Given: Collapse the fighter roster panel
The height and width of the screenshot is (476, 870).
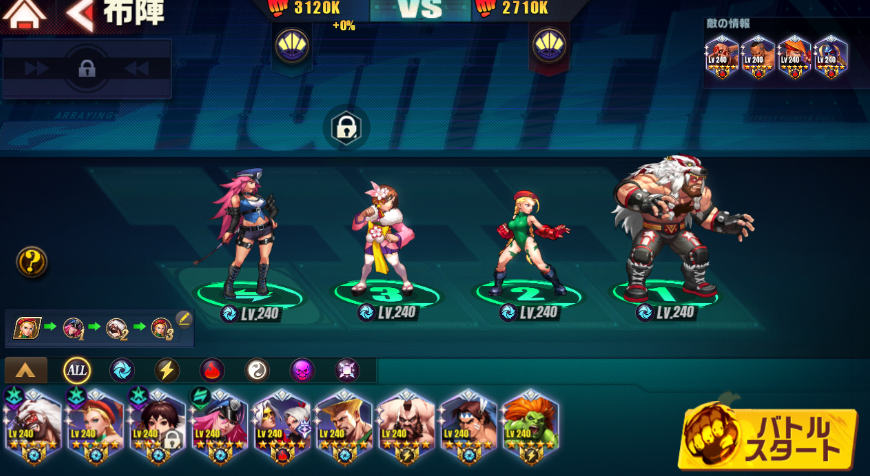Looking at the screenshot, I should coord(26,370).
